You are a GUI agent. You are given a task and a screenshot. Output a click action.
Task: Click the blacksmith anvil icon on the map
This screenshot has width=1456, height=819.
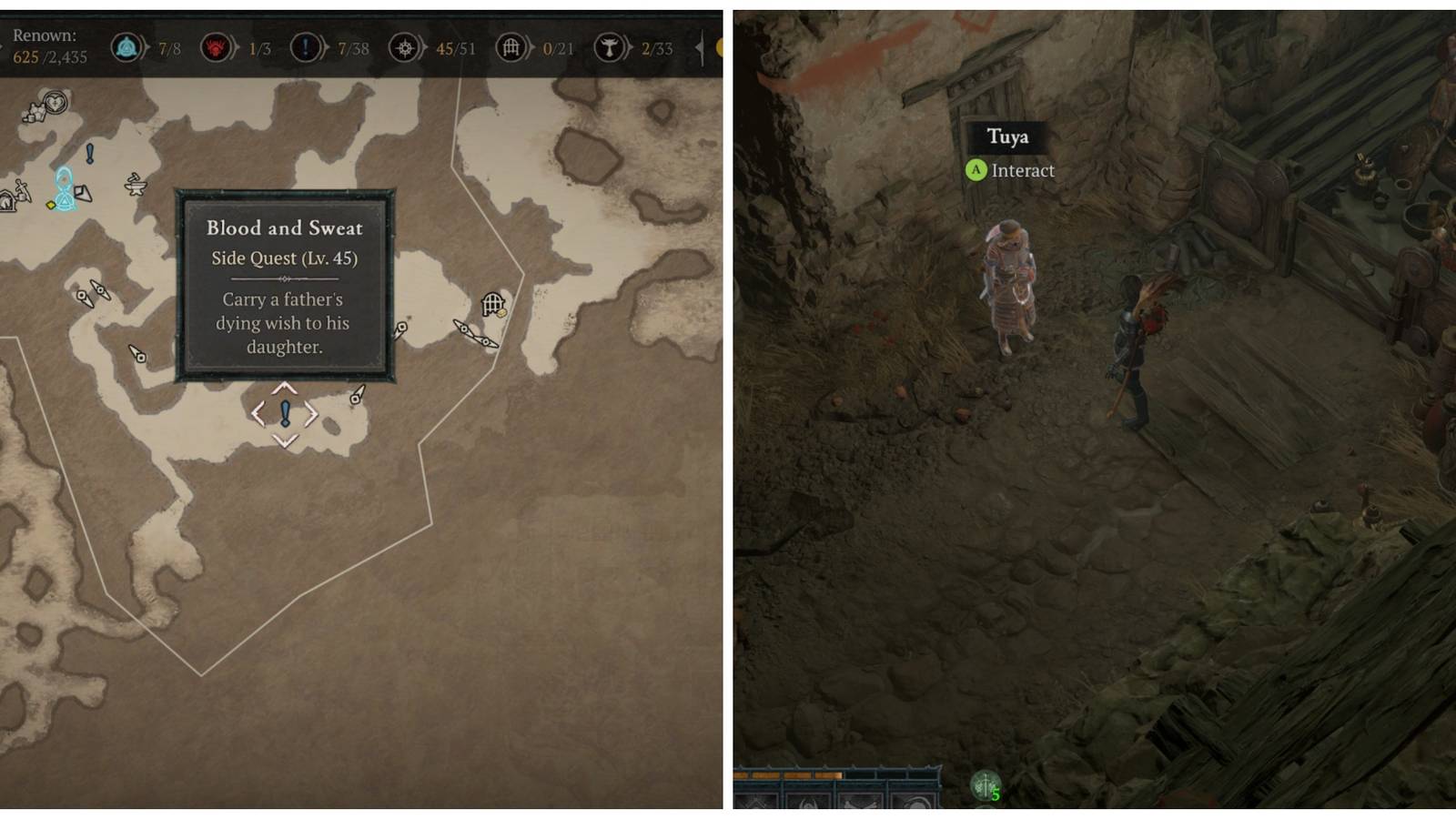coord(136,186)
